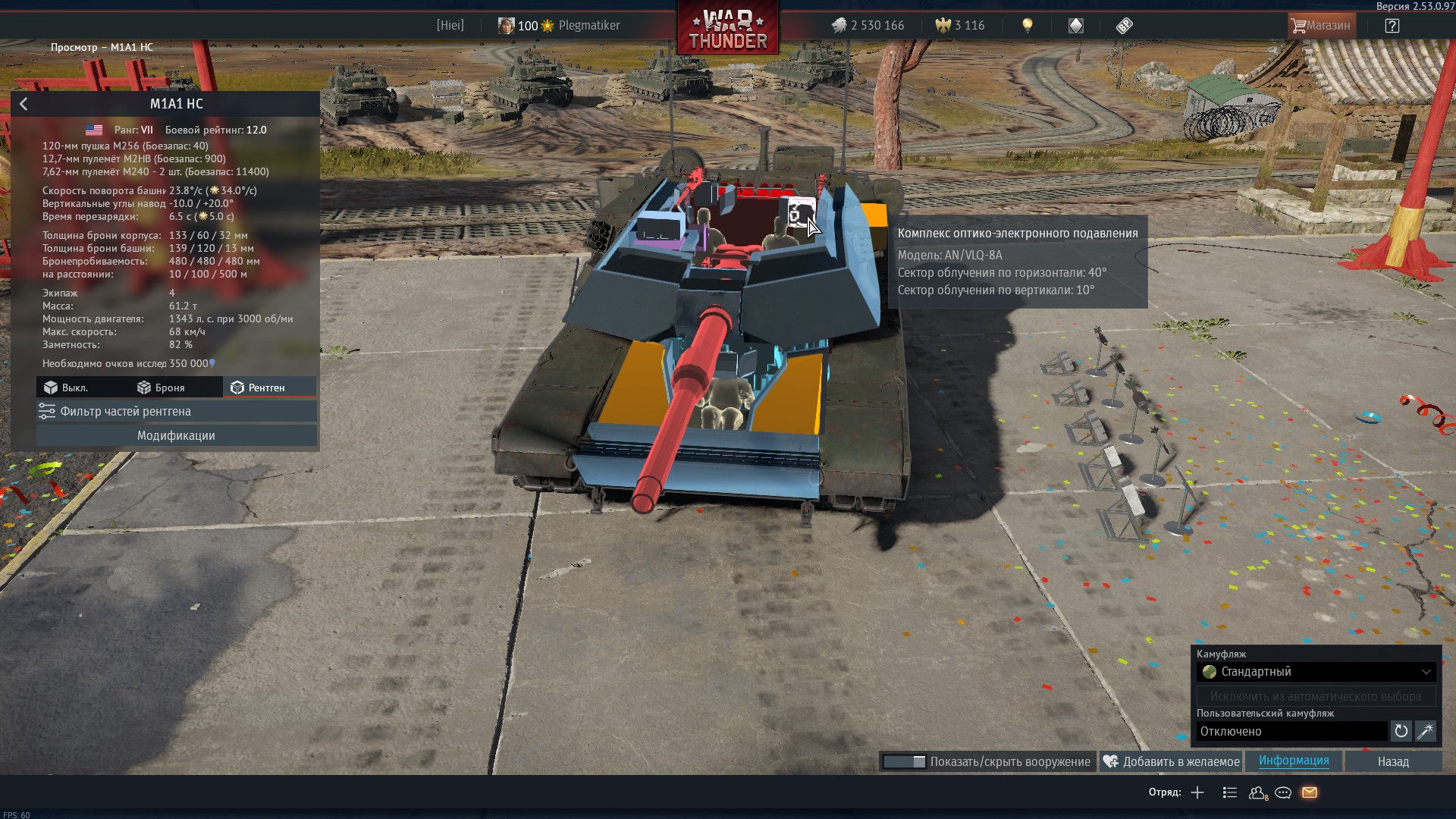Screen dimensions: 1456x819
Task: Go back with the arrow beside M1A1 HC
Action: (x=24, y=104)
